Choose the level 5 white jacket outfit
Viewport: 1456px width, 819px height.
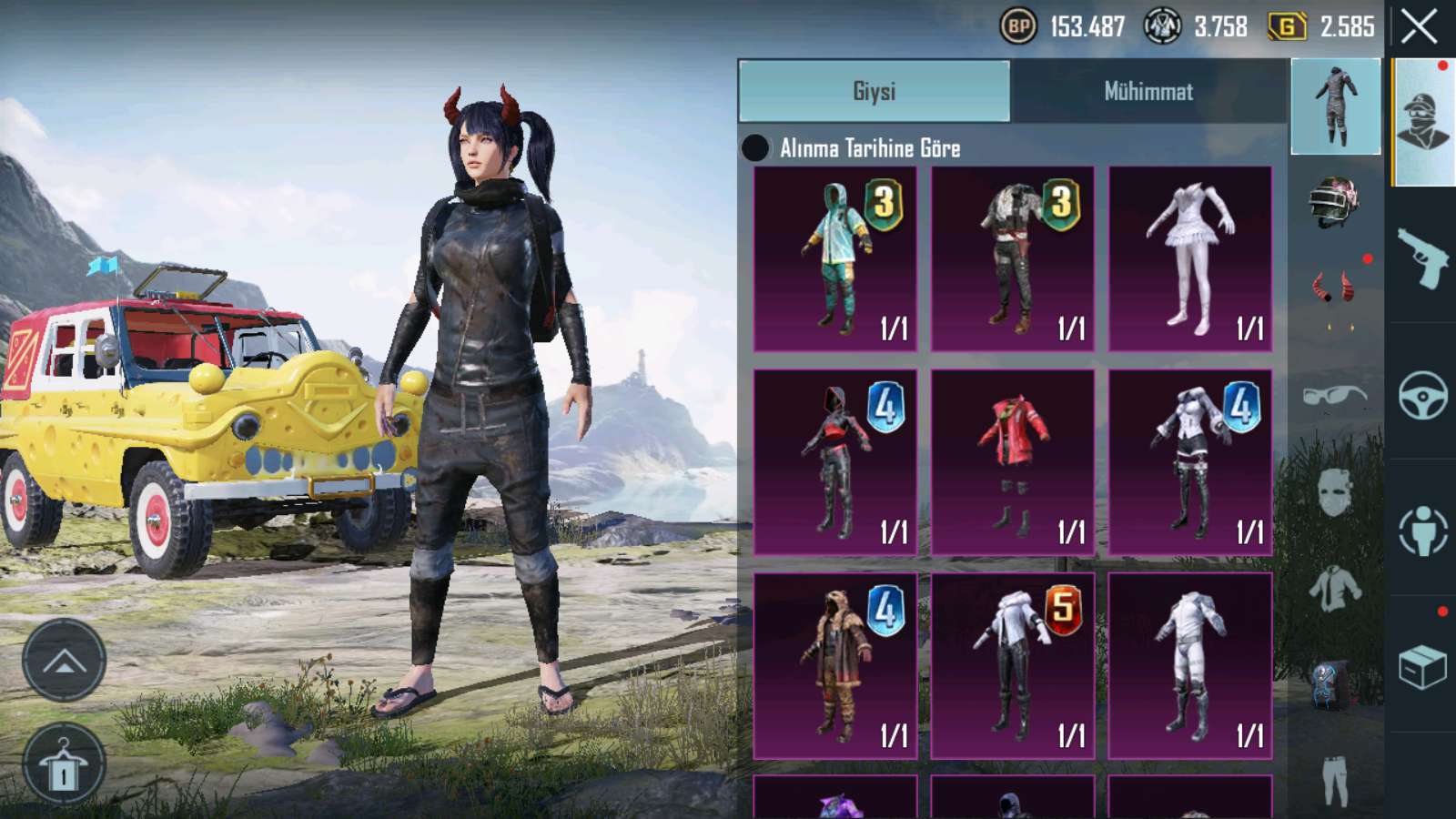tap(1013, 666)
